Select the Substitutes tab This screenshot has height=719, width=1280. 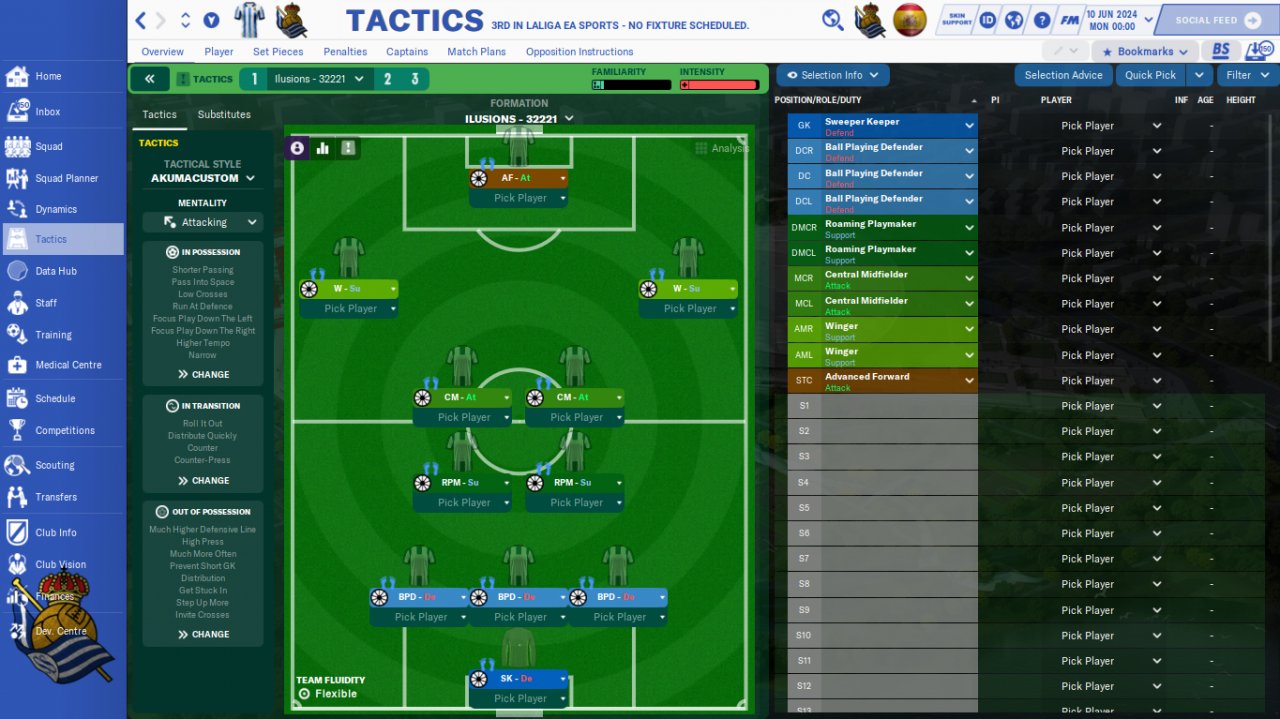point(224,115)
